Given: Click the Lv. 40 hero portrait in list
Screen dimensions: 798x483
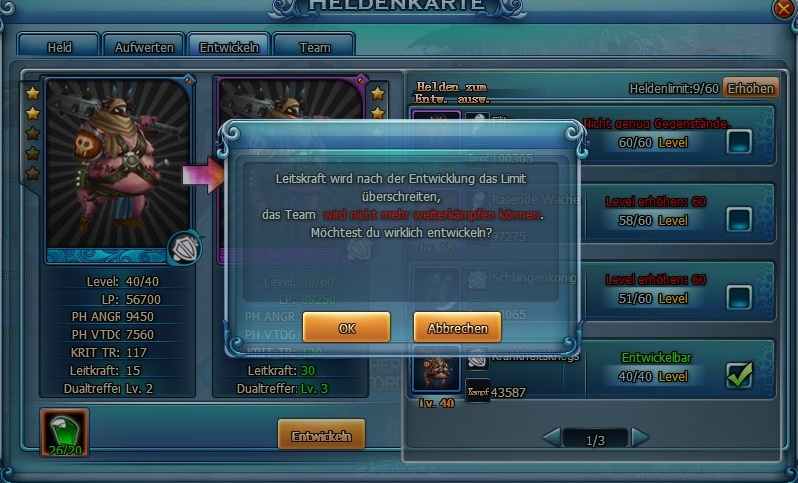Looking at the screenshot, I should click(434, 369).
